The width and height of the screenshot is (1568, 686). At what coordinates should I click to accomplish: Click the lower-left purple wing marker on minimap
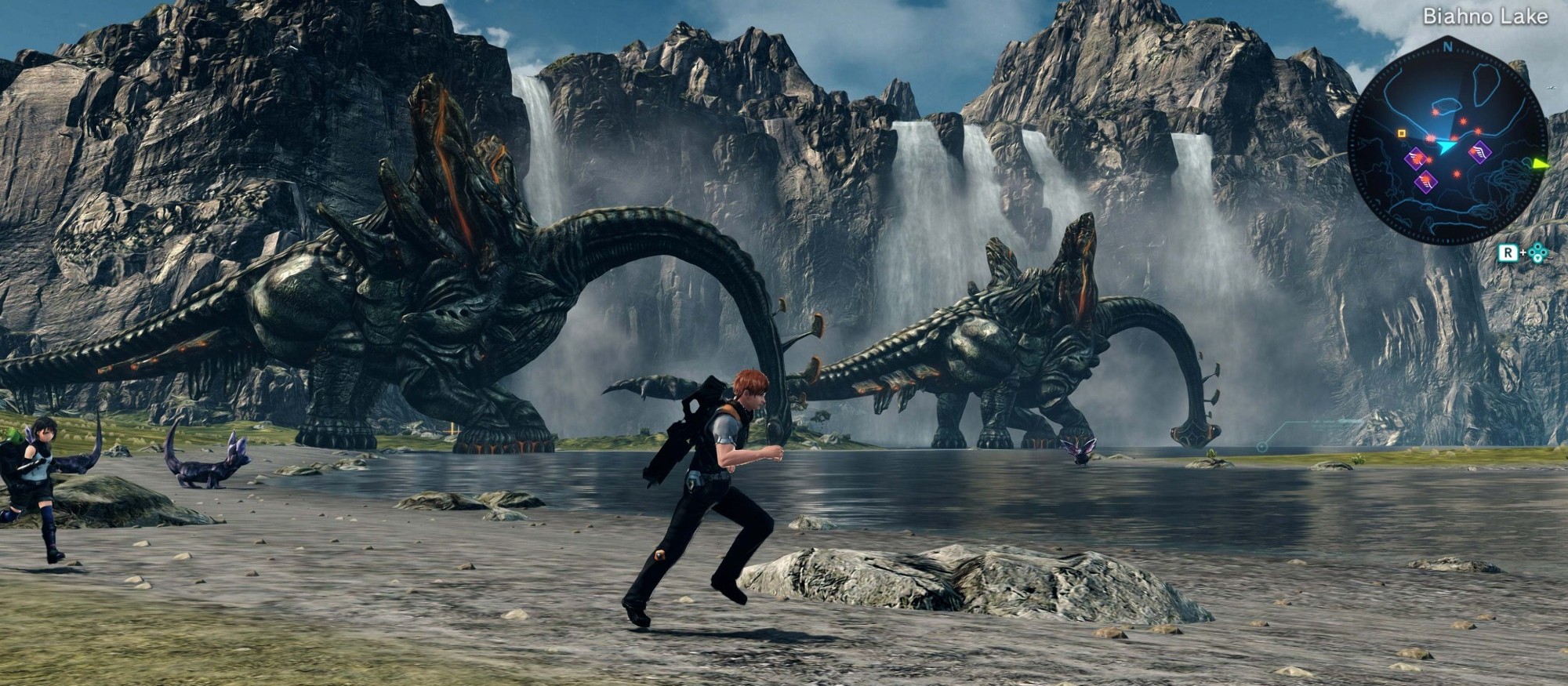(x=1425, y=180)
